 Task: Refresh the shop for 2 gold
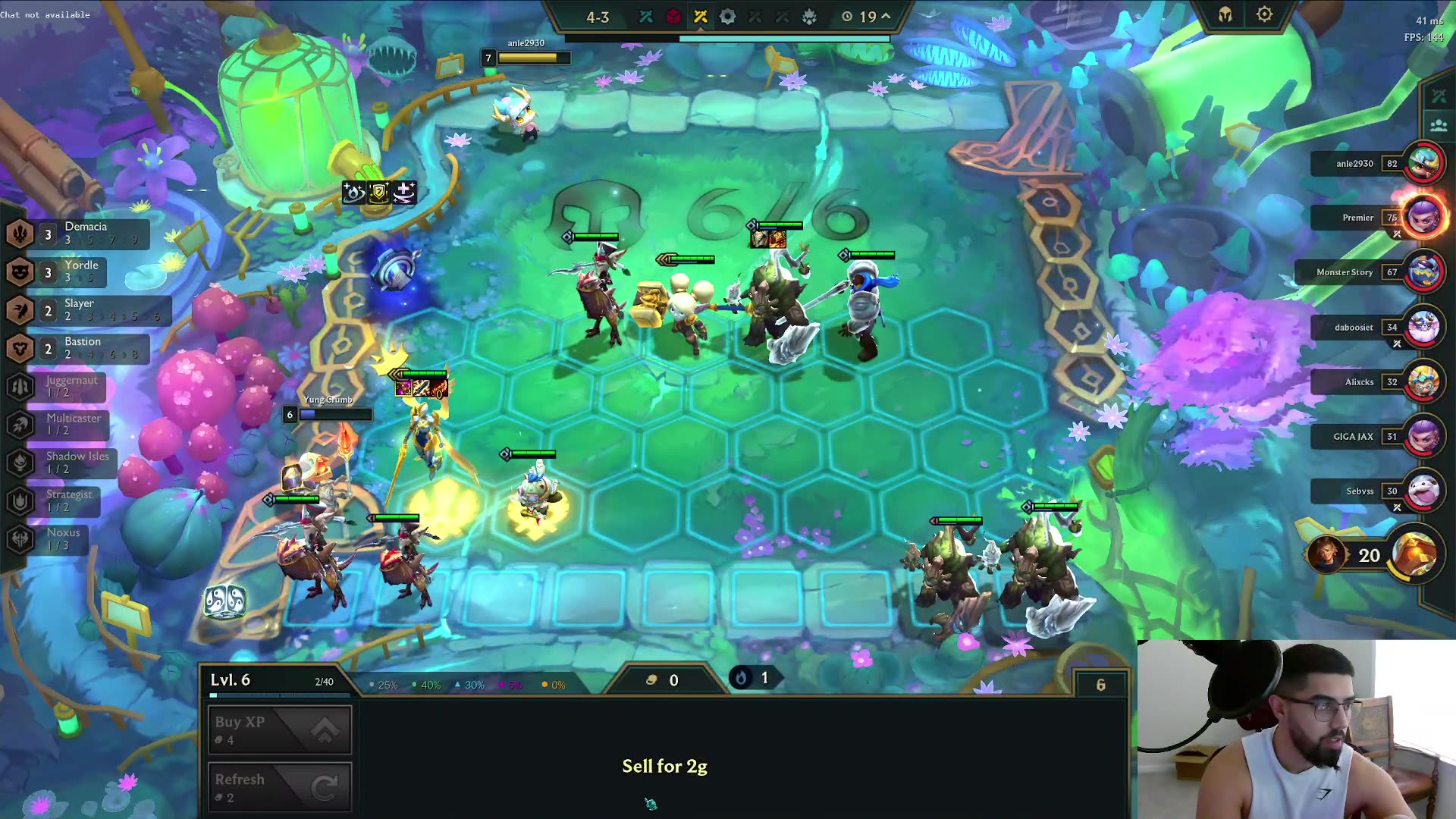(x=279, y=786)
